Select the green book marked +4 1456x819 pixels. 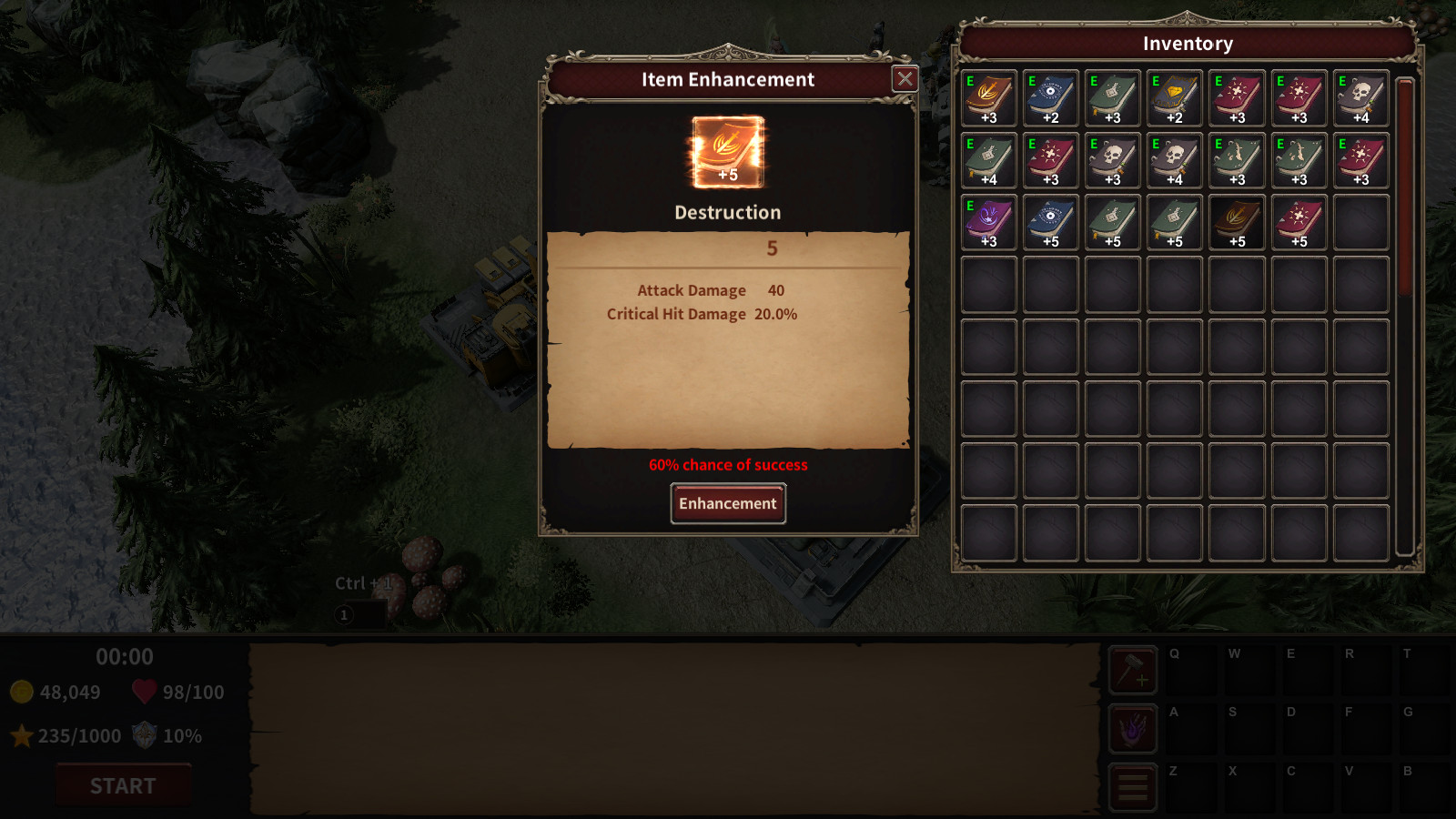coord(989,160)
